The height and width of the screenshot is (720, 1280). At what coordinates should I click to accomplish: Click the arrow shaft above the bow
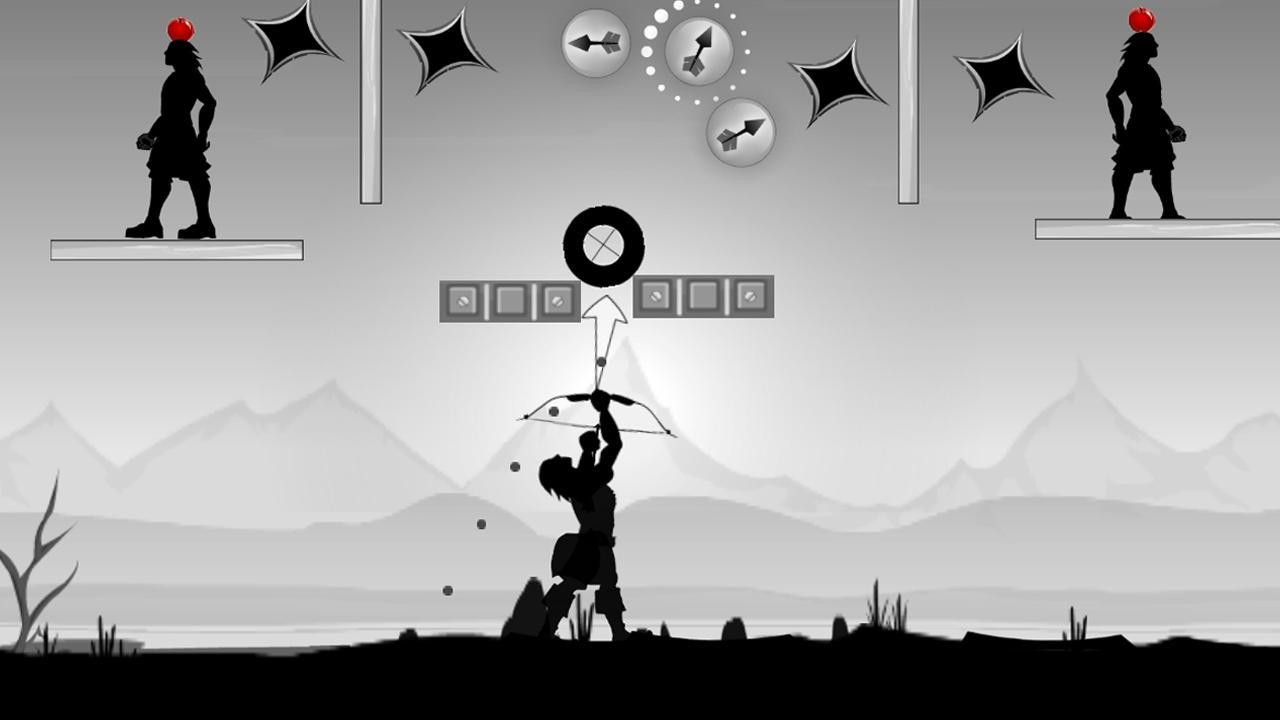pyautogui.click(x=600, y=370)
